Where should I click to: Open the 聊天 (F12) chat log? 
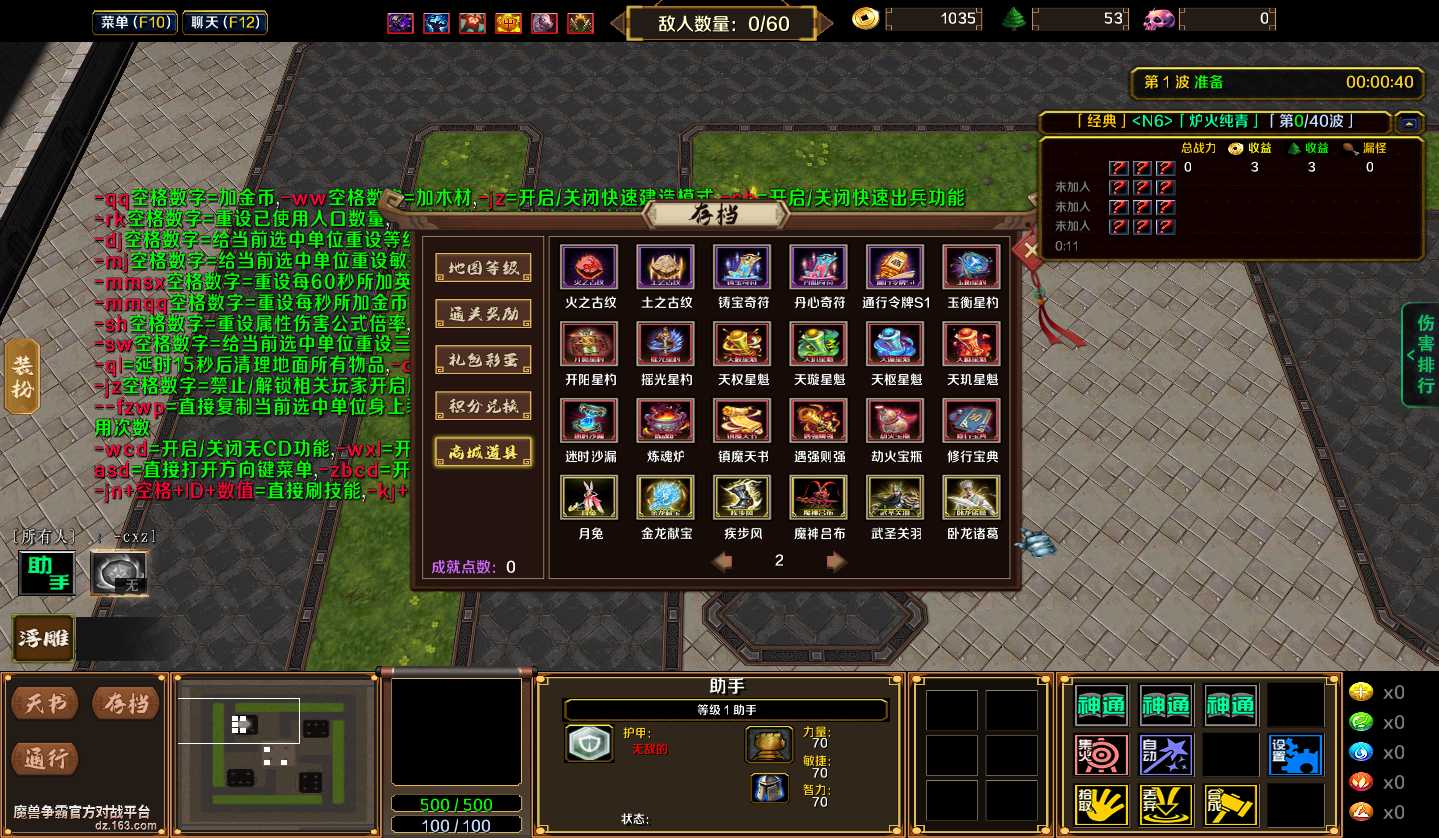225,22
